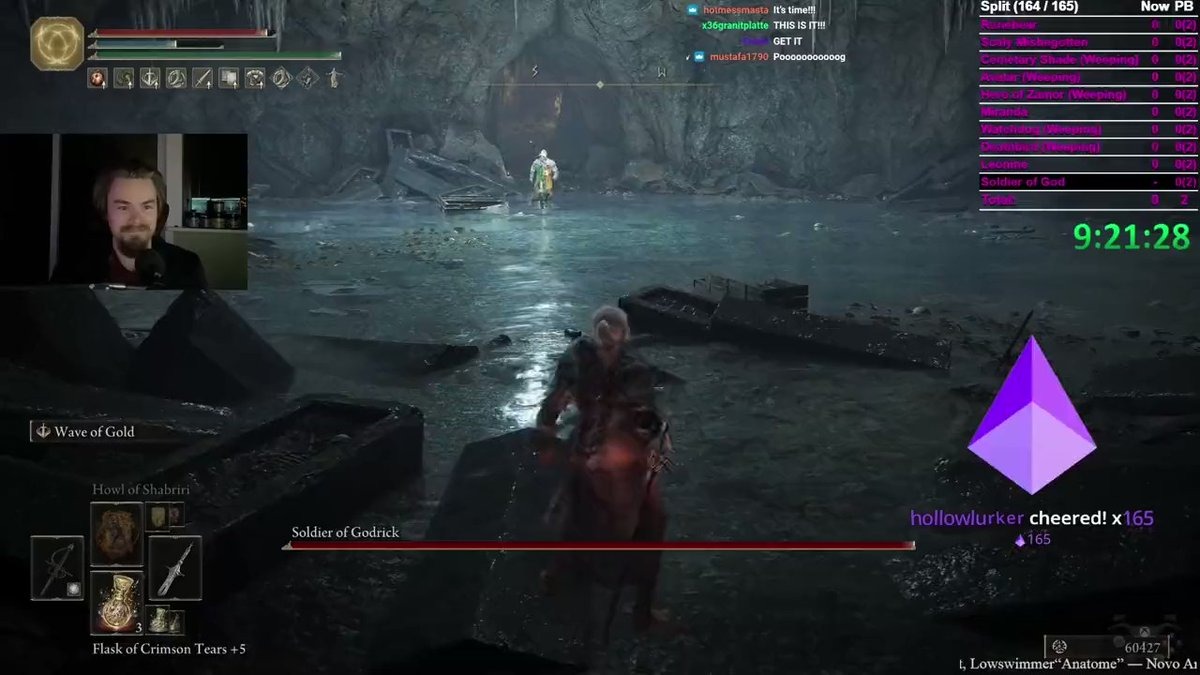Select the Howl of Shabriri spell slot
The image size is (1200, 675).
pos(117,534)
